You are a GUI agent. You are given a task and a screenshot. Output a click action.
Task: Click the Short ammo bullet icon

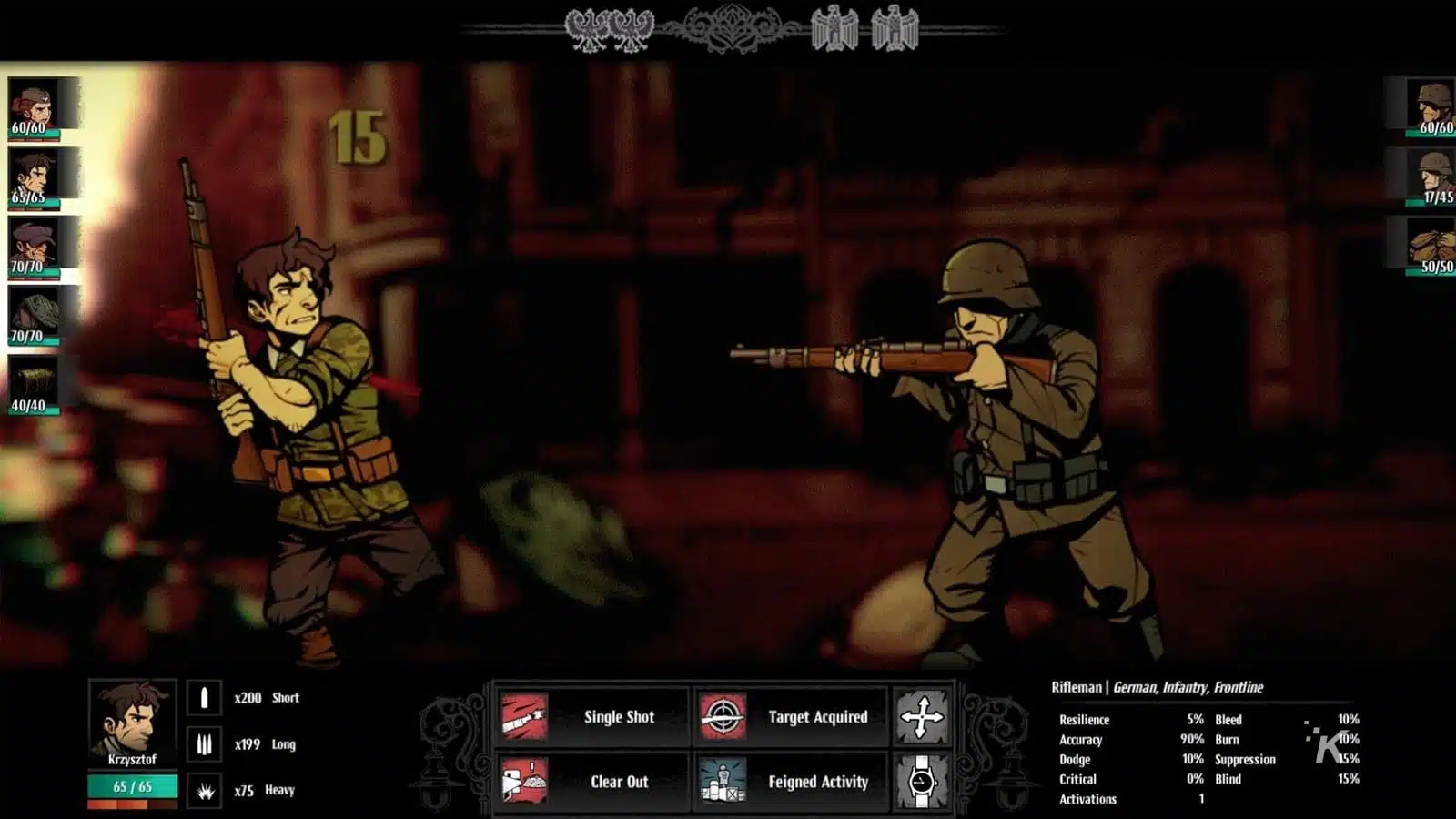pyautogui.click(x=202, y=697)
